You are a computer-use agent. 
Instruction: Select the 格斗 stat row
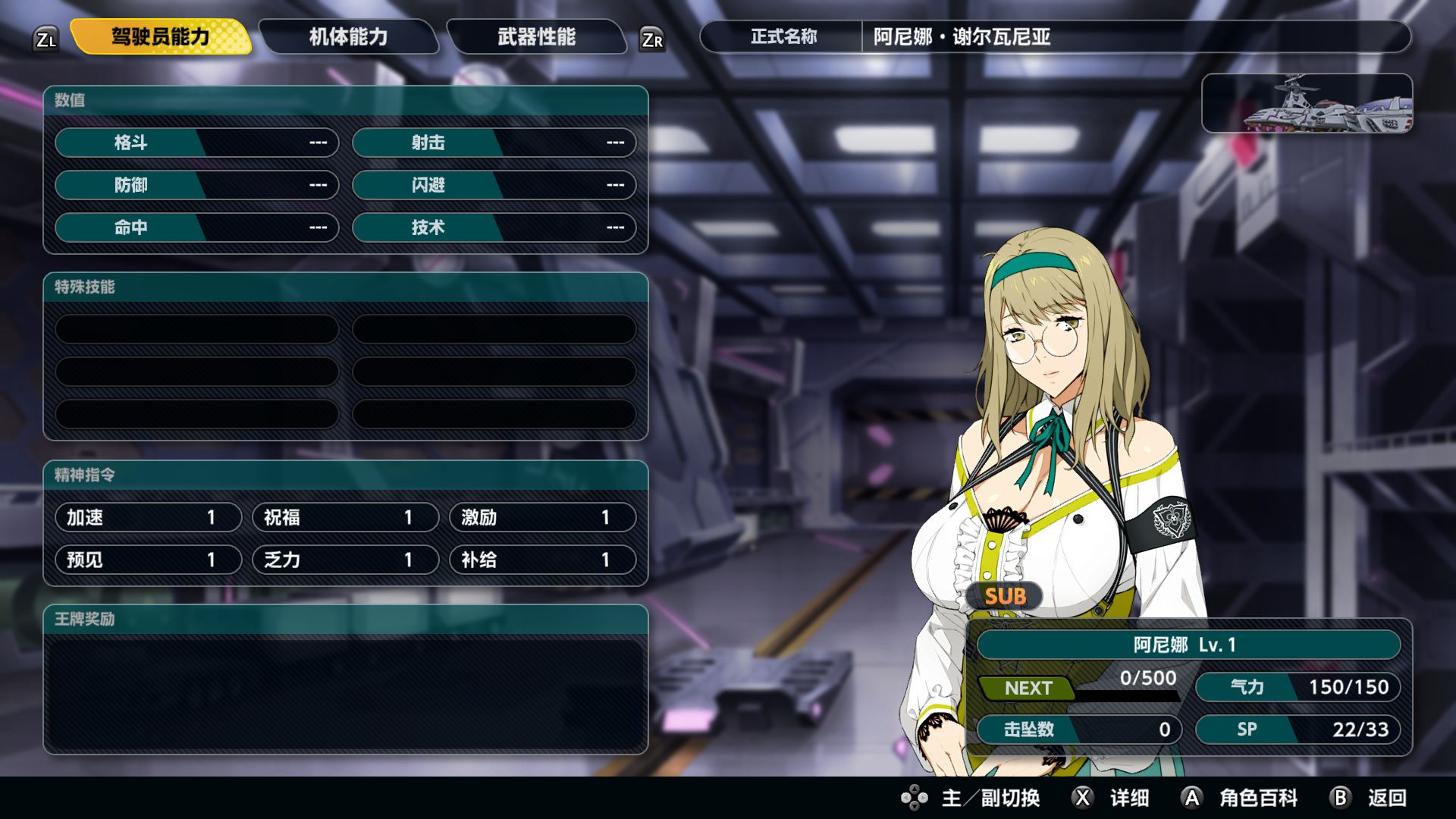[196, 143]
